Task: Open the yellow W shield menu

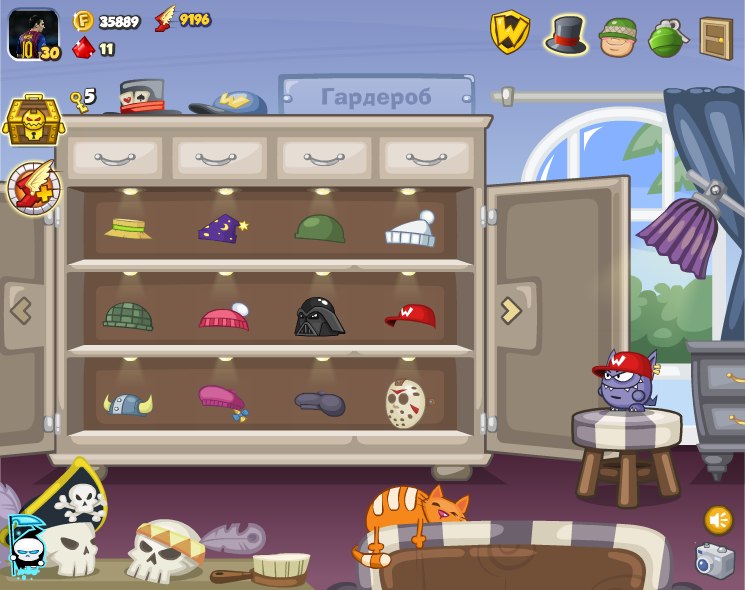Action: coord(509,33)
